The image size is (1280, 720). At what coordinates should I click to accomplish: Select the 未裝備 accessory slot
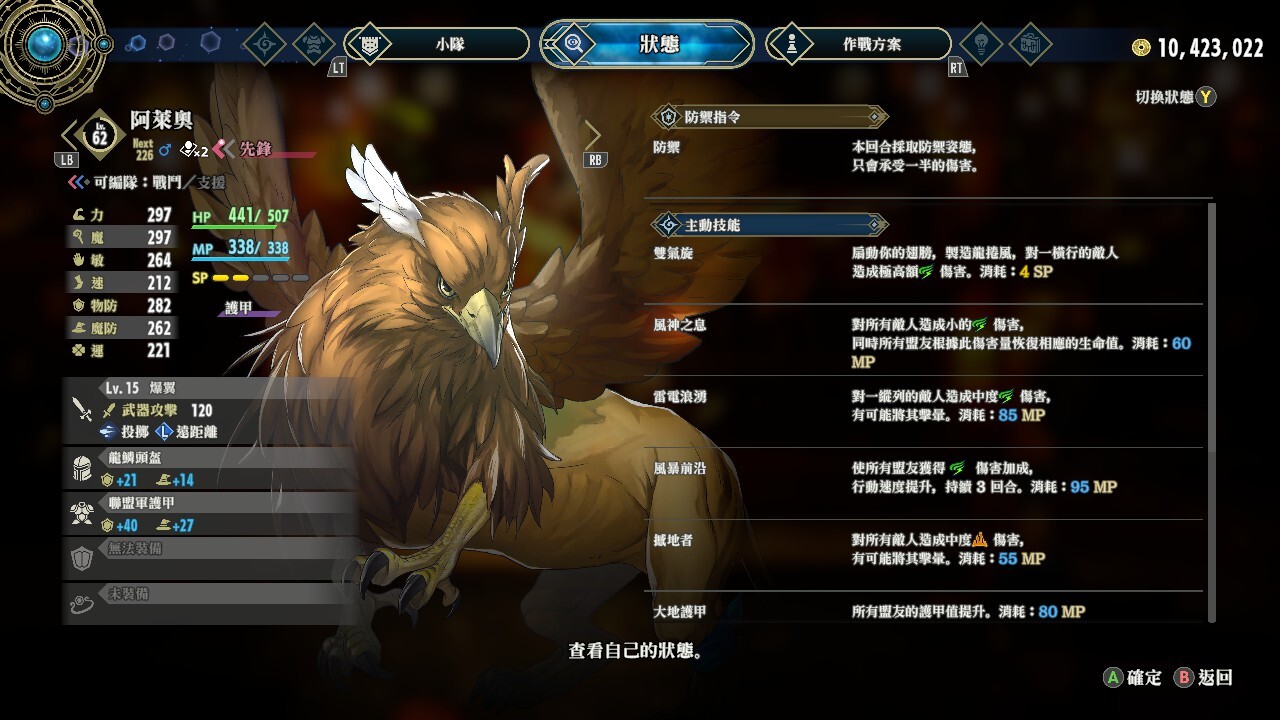click(x=210, y=602)
